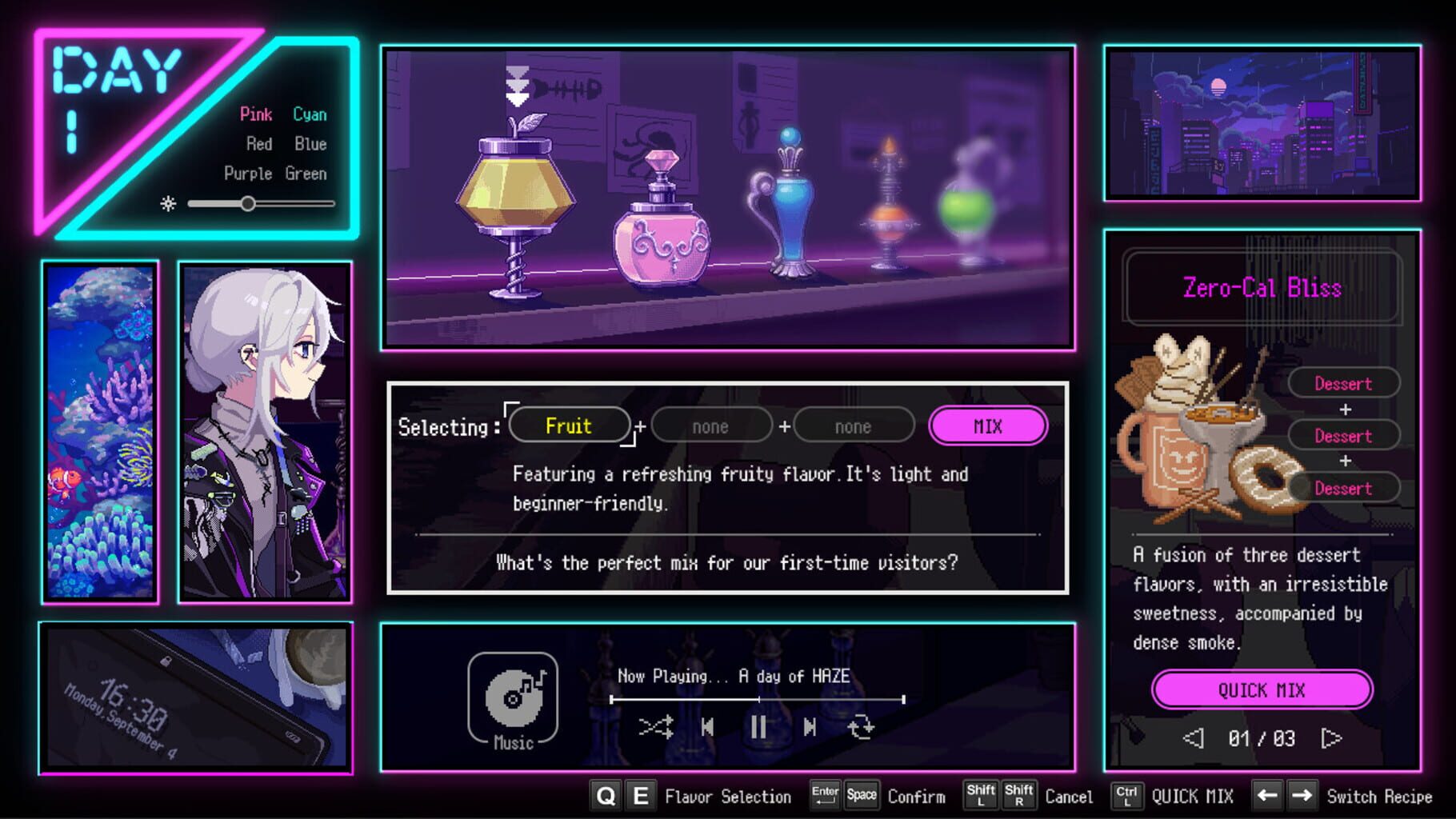Select the Cyan color option
The width and height of the screenshot is (1456, 819).
click(x=310, y=114)
